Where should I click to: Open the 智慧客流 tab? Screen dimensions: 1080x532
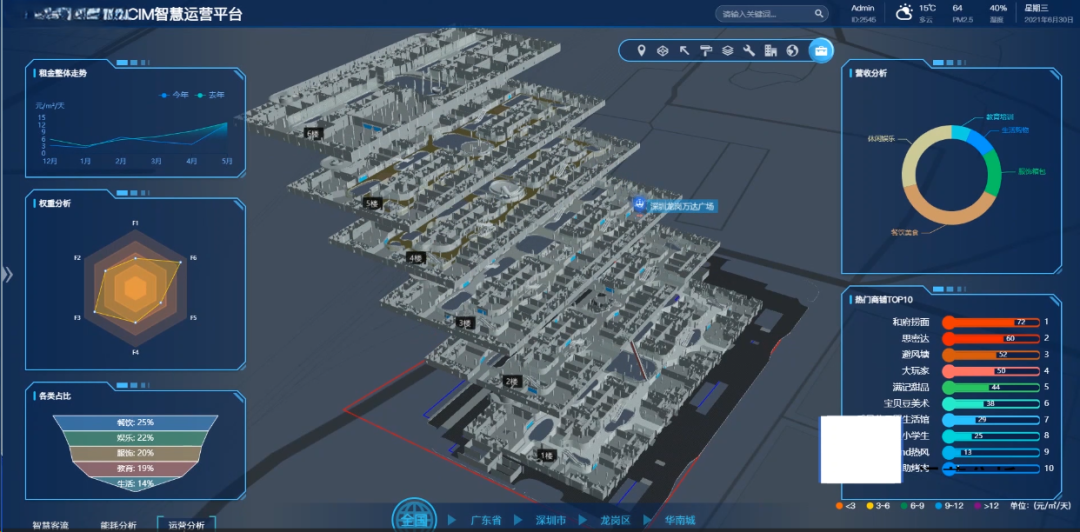click(x=51, y=524)
